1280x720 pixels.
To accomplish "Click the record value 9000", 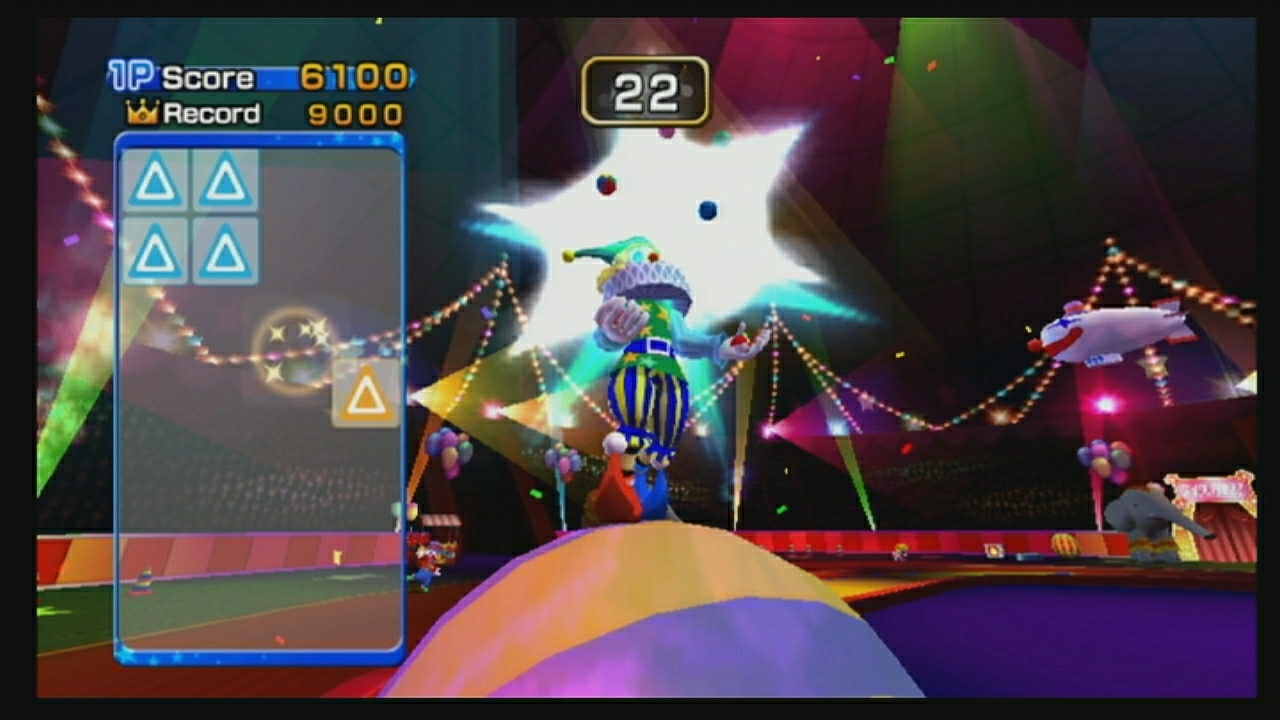I will pyautogui.click(x=352, y=113).
